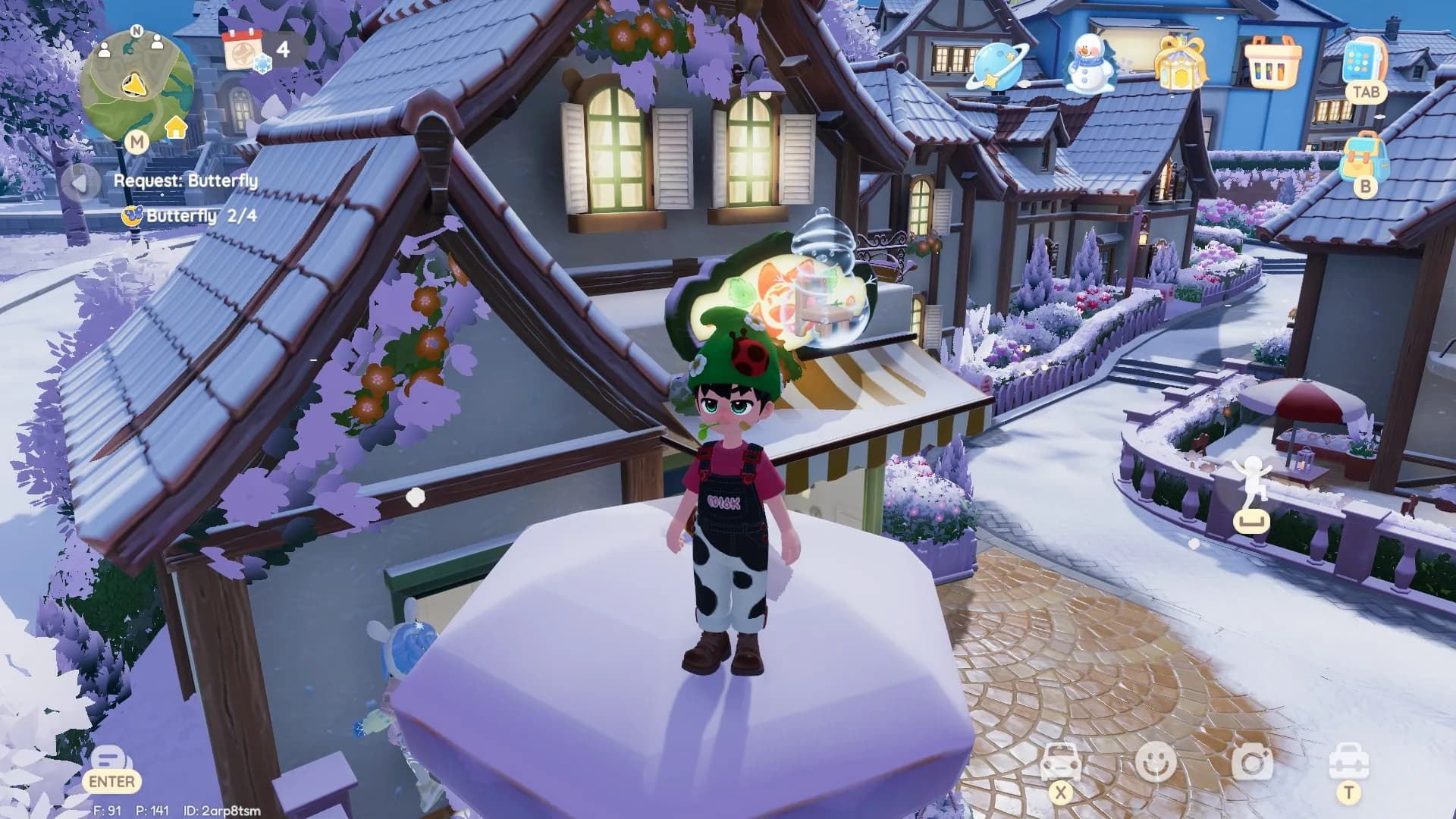Select the home icon beside the minimap

pos(176,129)
